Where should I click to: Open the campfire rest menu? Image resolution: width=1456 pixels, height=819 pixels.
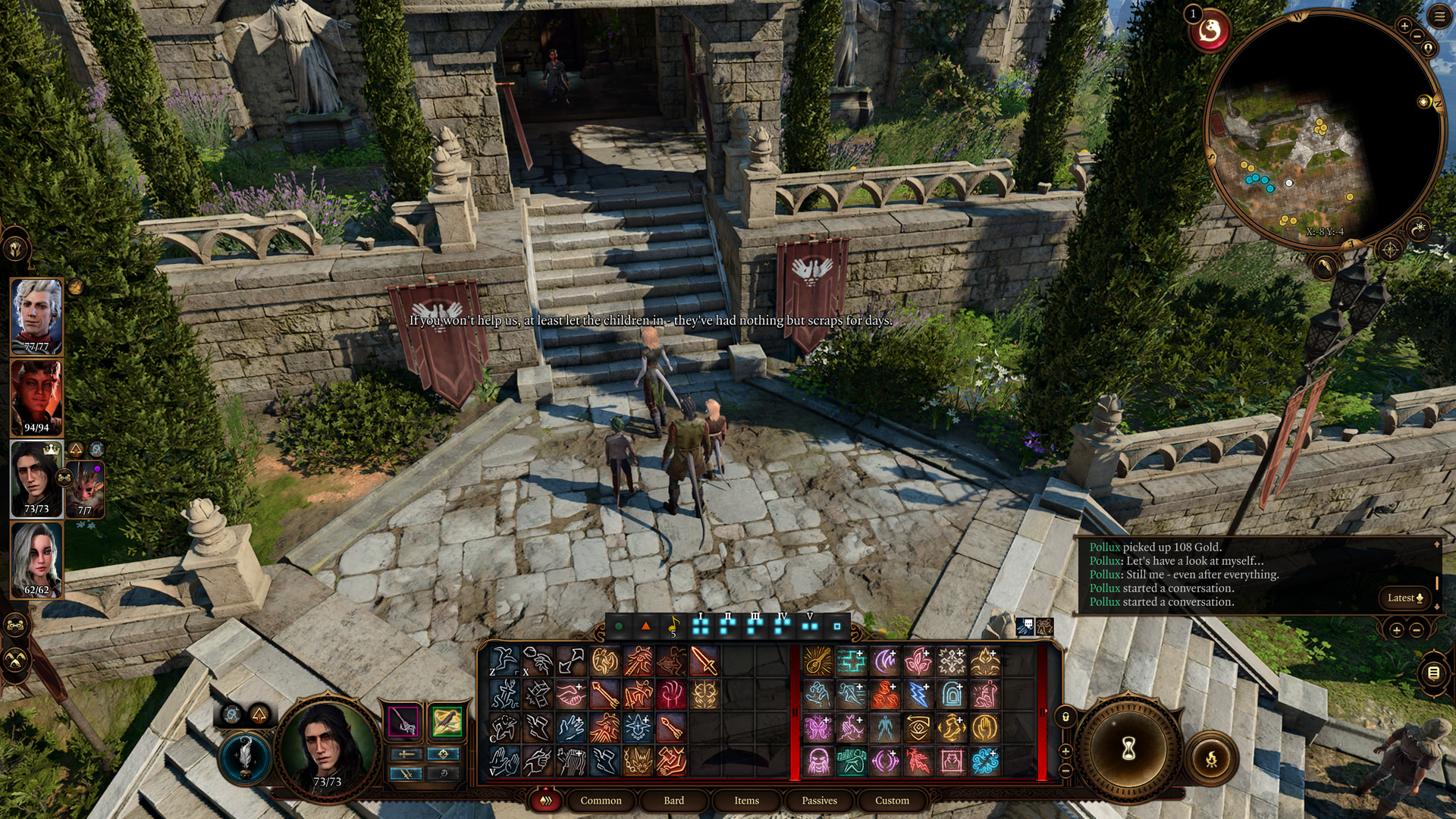click(1211, 758)
